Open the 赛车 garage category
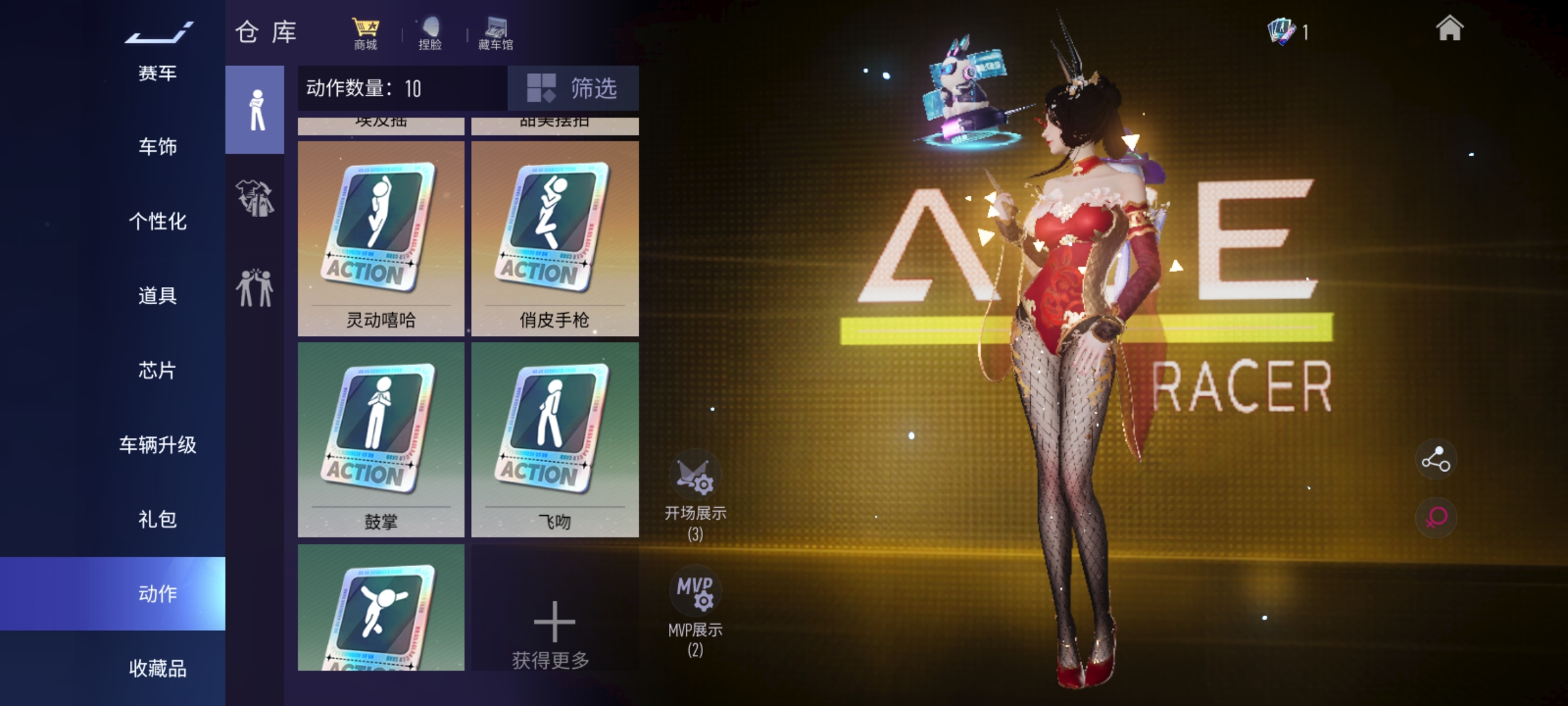1568x706 pixels. click(157, 72)
